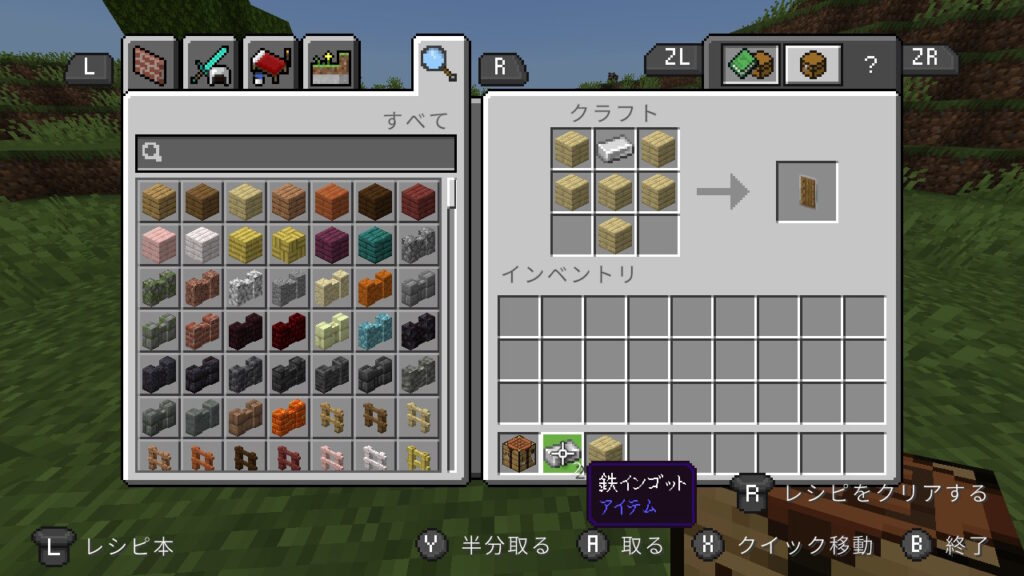
Task: Select the pink cherry planks recipe
Action: tap(158, 243)
